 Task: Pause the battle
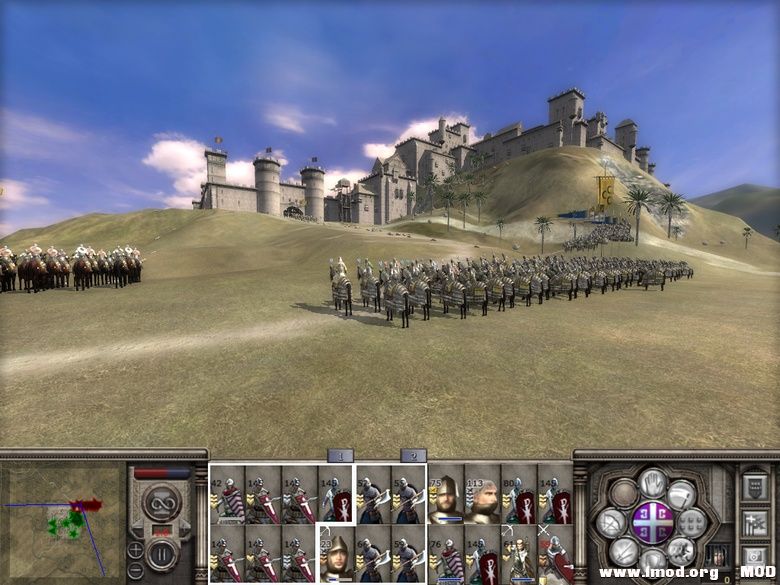click(161, 551)
